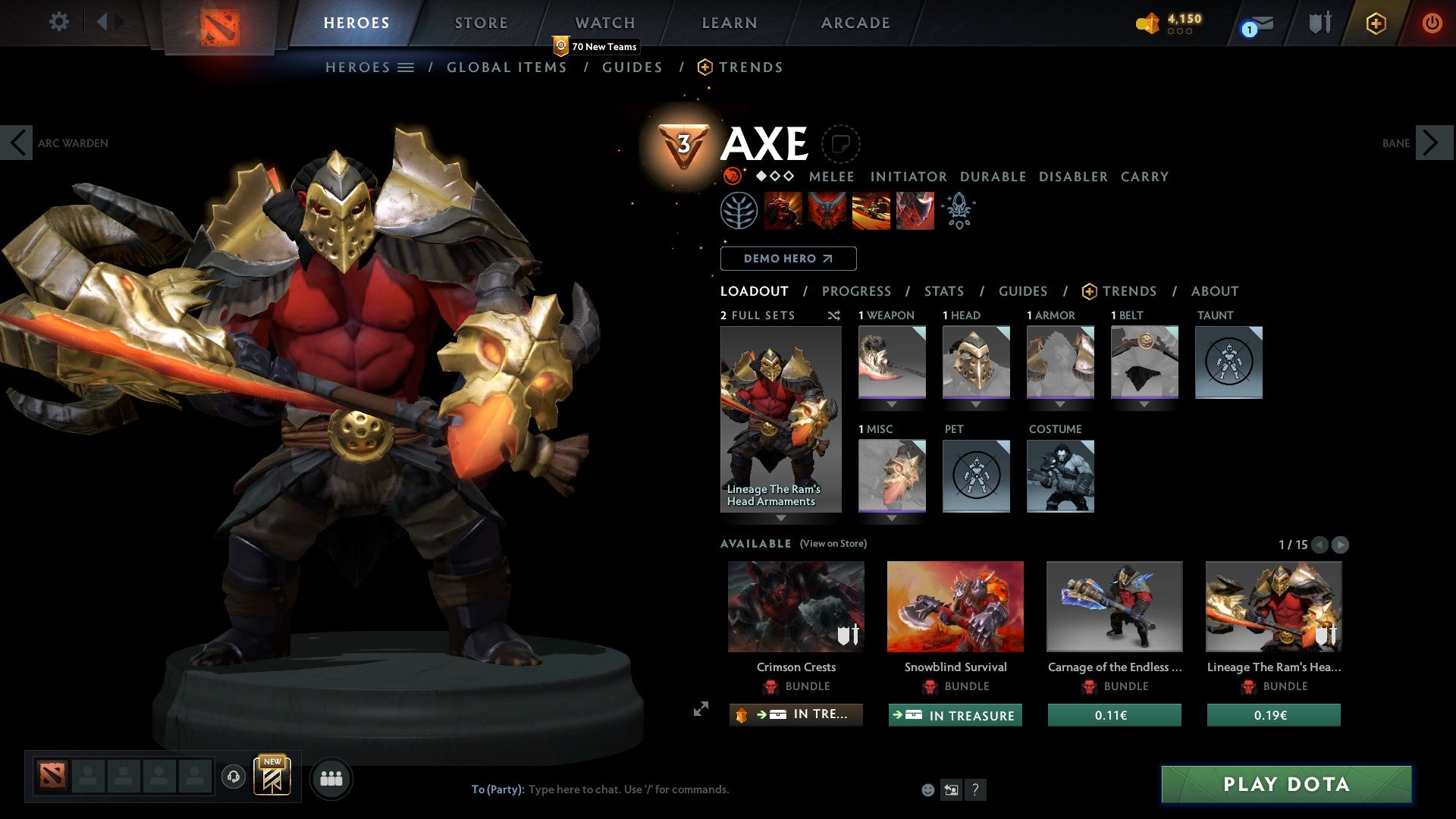
Task: Go to next page of Available items
Action: [1341, 544]
